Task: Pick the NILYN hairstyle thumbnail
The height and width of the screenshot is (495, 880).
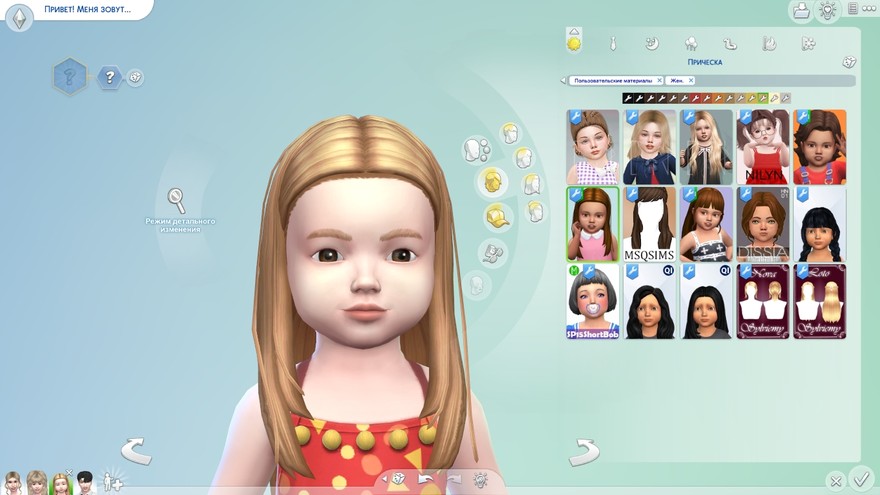Action: [763, 147]
